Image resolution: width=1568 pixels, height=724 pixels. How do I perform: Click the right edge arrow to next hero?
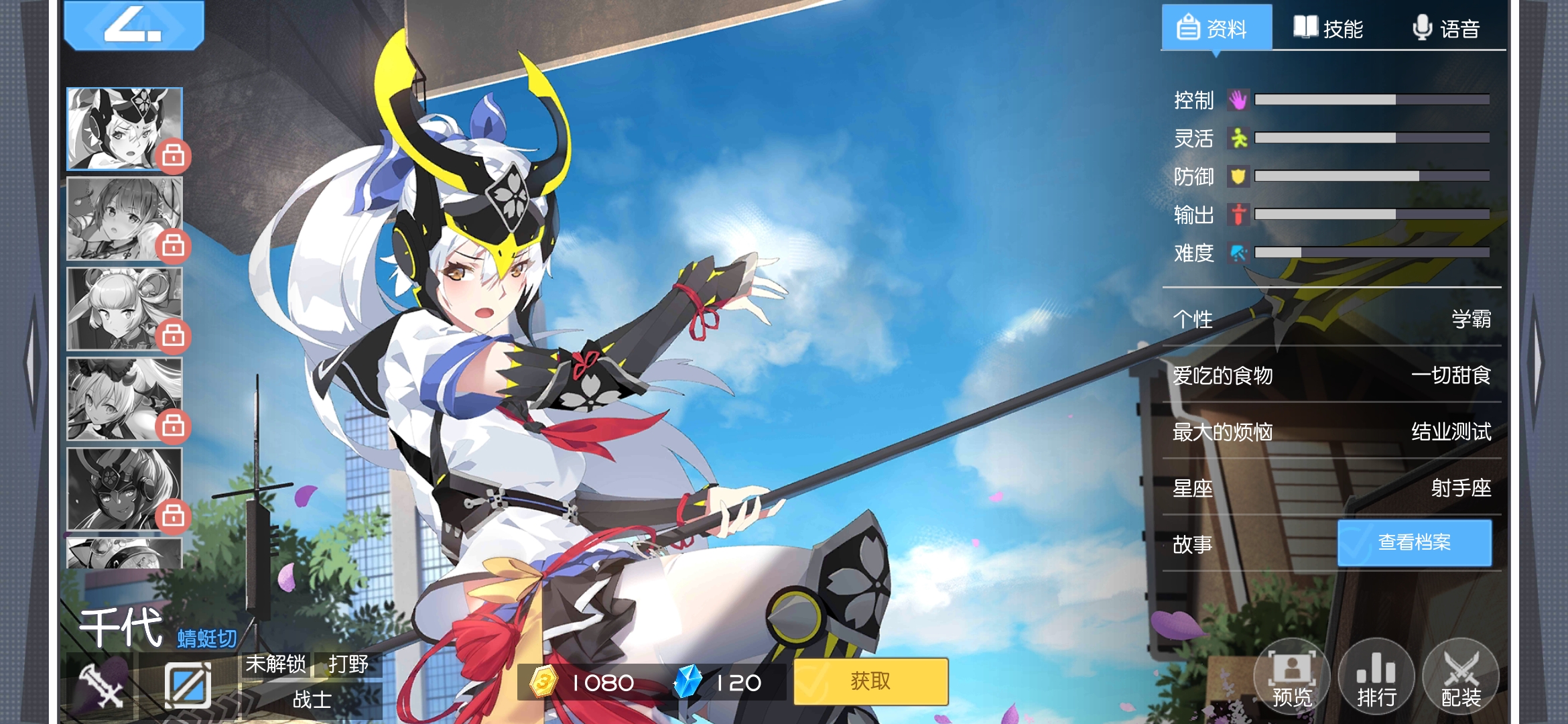[x=1537, y=362]
